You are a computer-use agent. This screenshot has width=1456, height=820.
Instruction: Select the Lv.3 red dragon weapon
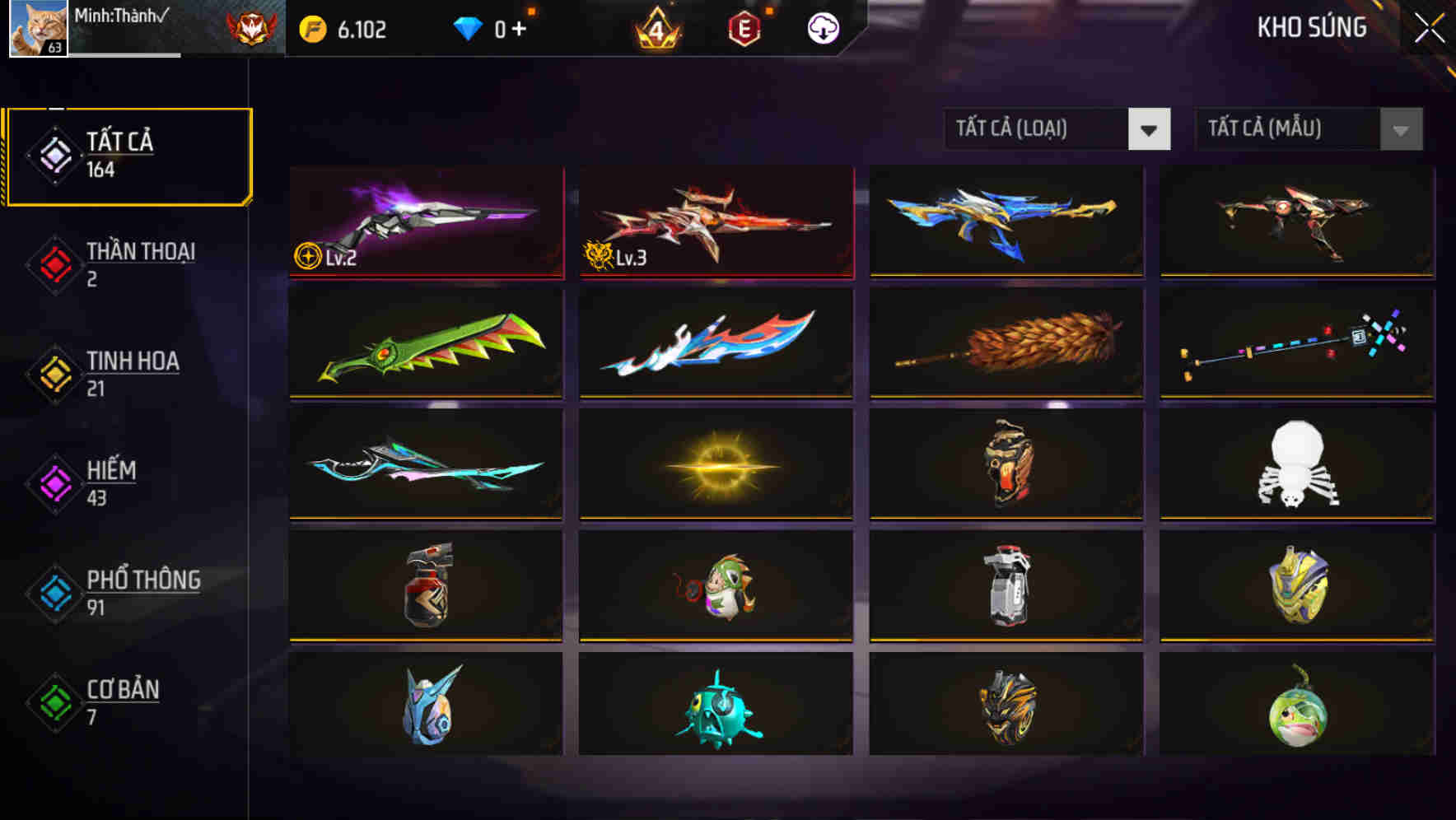pyautogui.click(x=716, y=222)
